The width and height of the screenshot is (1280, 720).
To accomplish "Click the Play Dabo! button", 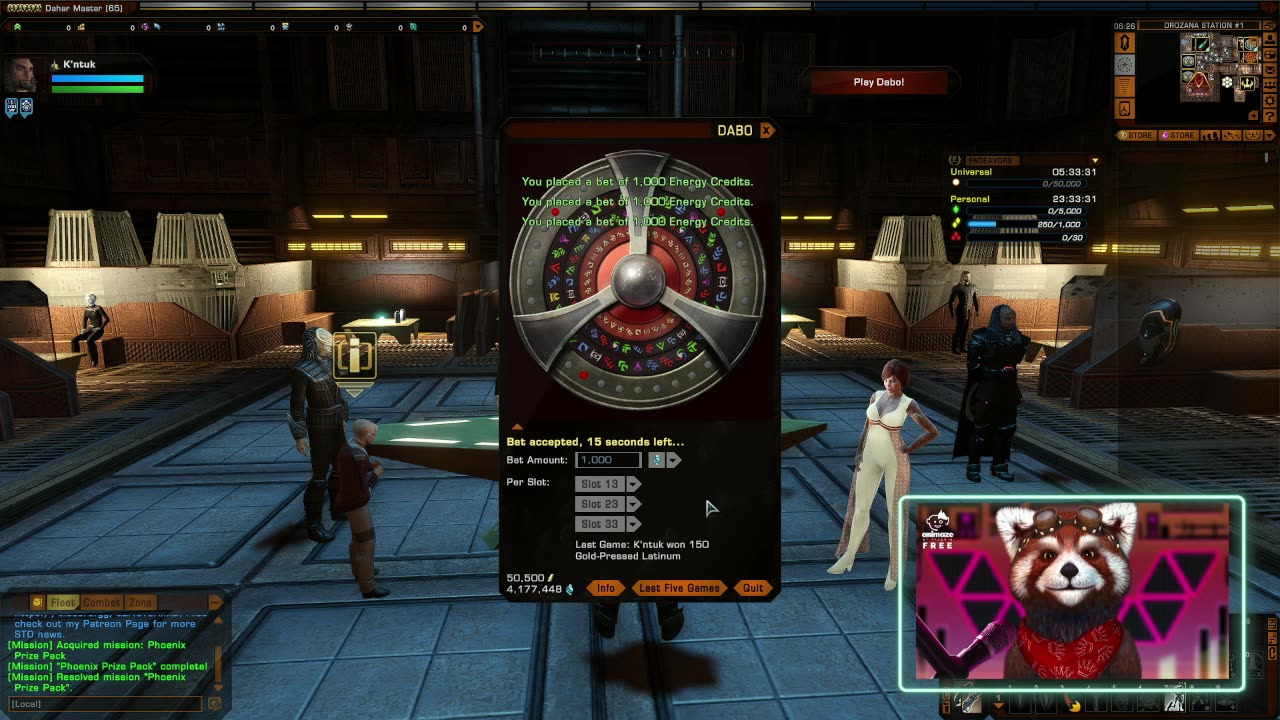I will [x=878, y=82].
